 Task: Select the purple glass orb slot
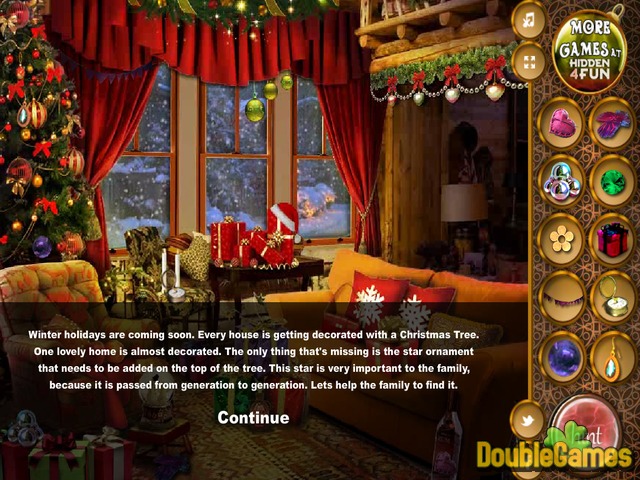pos(561,357)
